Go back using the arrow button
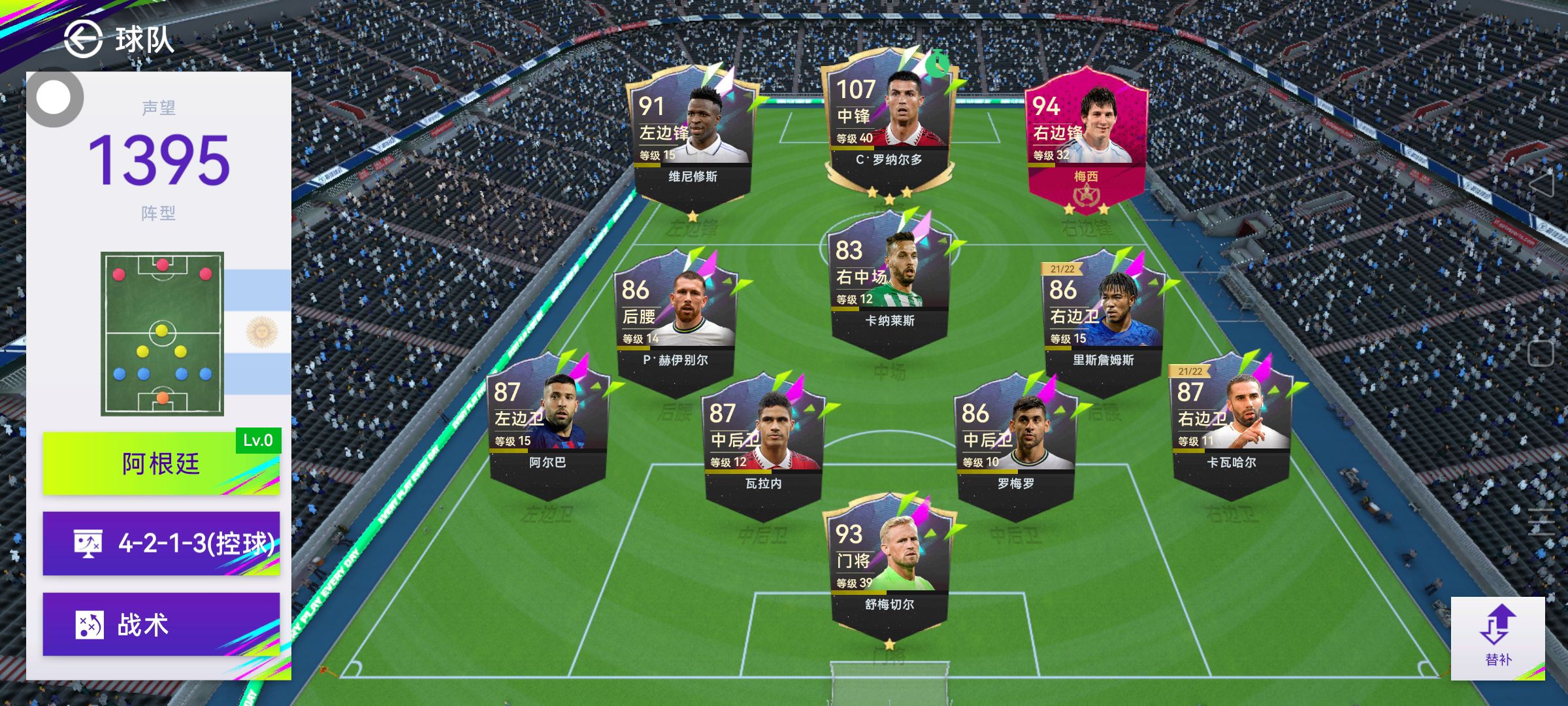This screenshot has height=706, width=1568. 84,39
